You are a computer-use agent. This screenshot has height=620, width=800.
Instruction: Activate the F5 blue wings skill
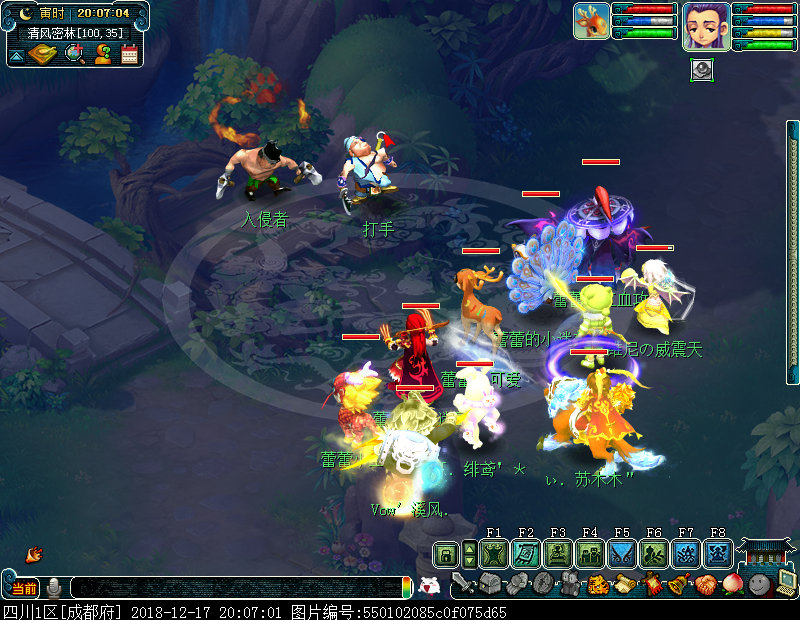pos(621,553)
